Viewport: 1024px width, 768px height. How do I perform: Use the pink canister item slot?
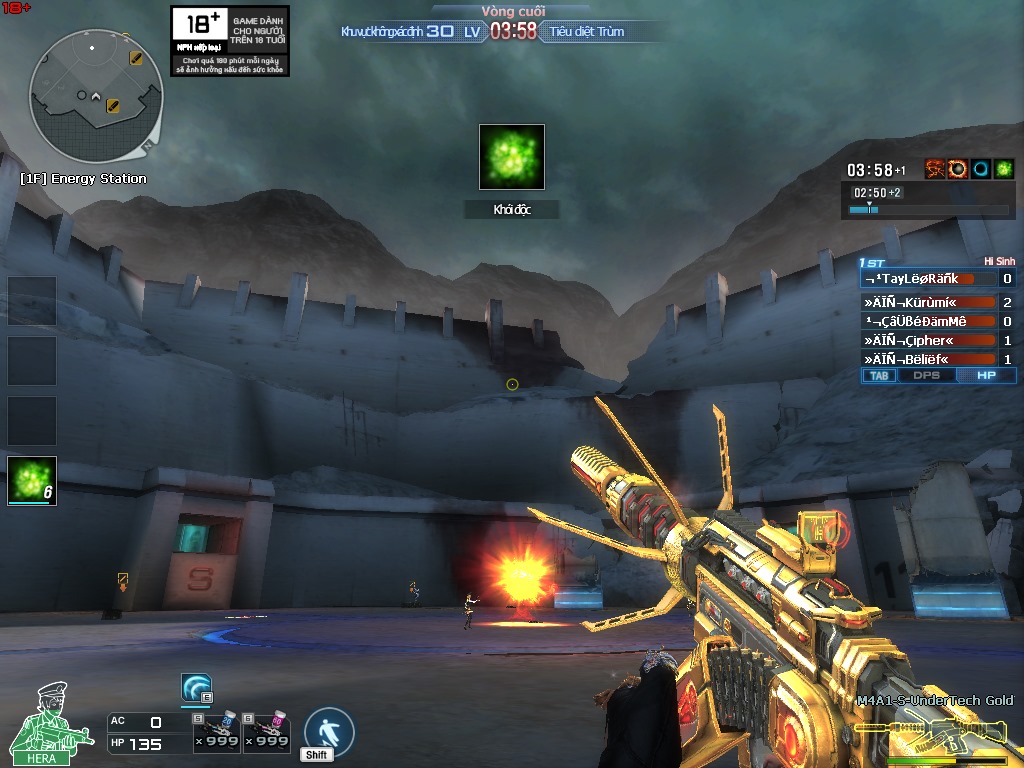(267, 733)
